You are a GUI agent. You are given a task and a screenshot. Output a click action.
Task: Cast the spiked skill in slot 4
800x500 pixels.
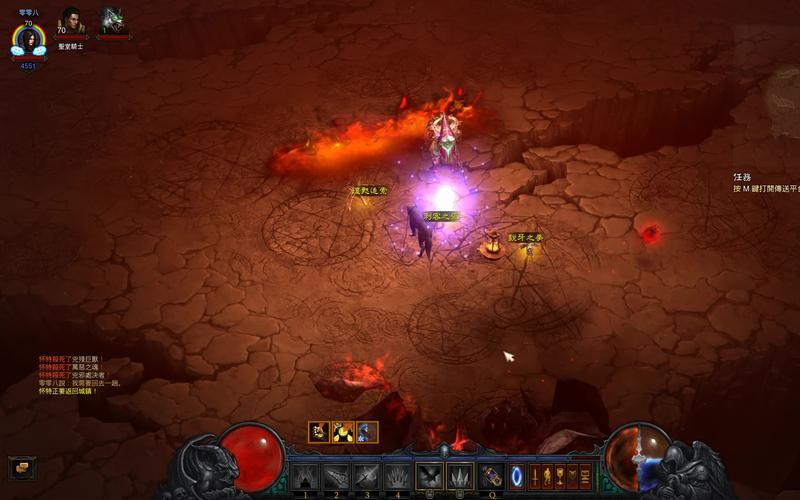398,476
